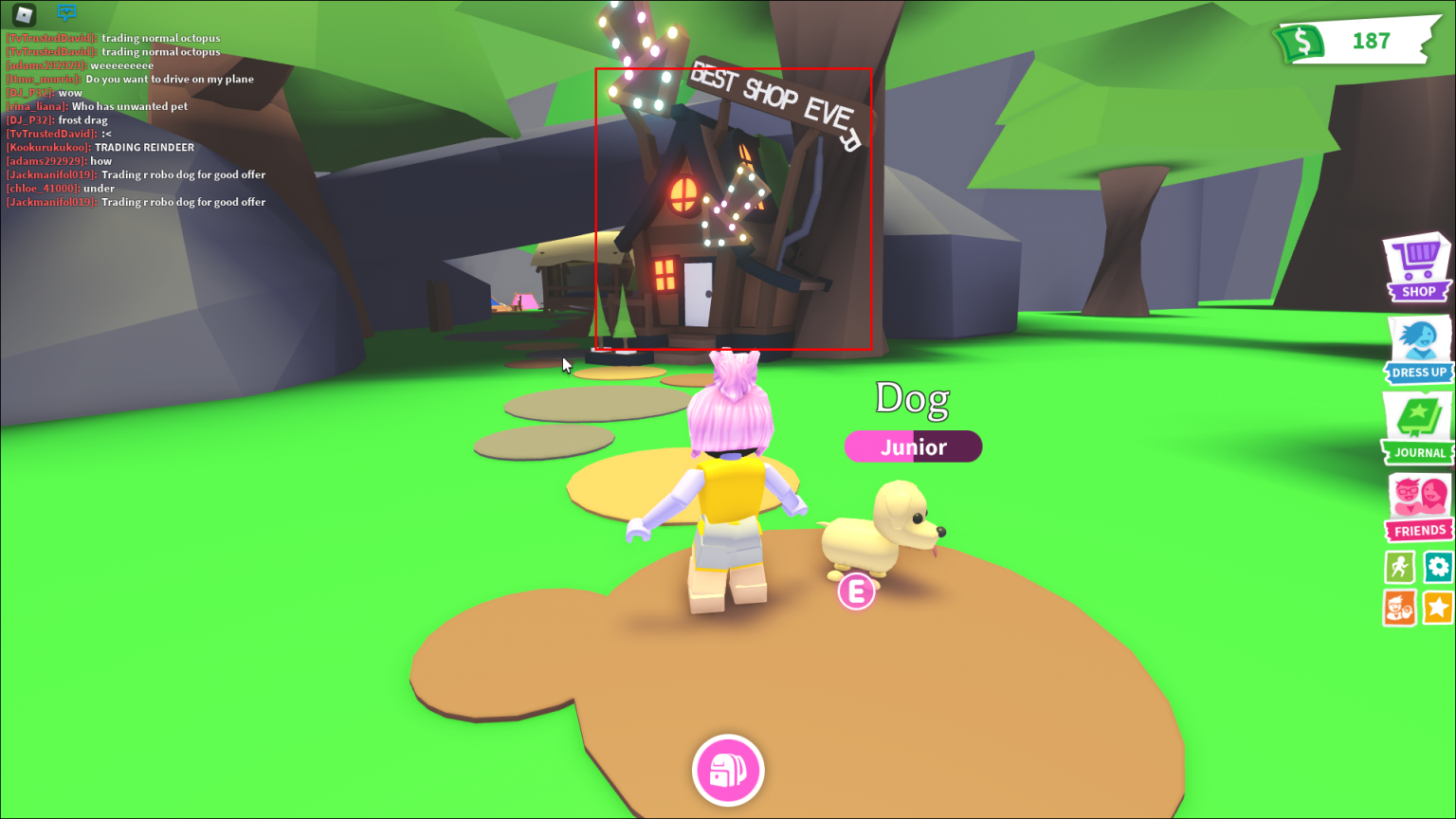Screen dimensions: 1456x819
Task: Toggle the blue chat bubble visibility
Action: (66, 13)
